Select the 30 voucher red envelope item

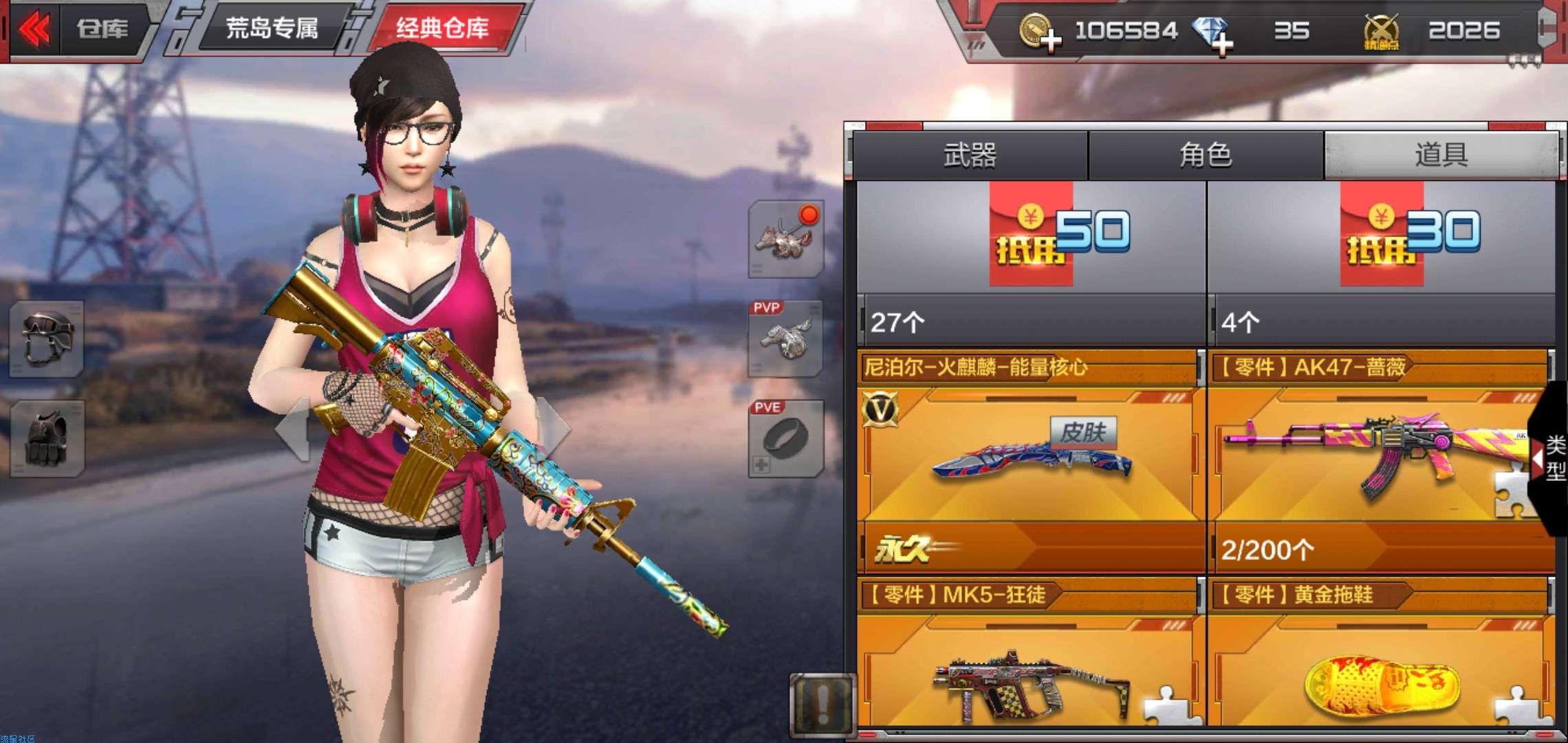pyautogui.click(x=1381, y=261)
